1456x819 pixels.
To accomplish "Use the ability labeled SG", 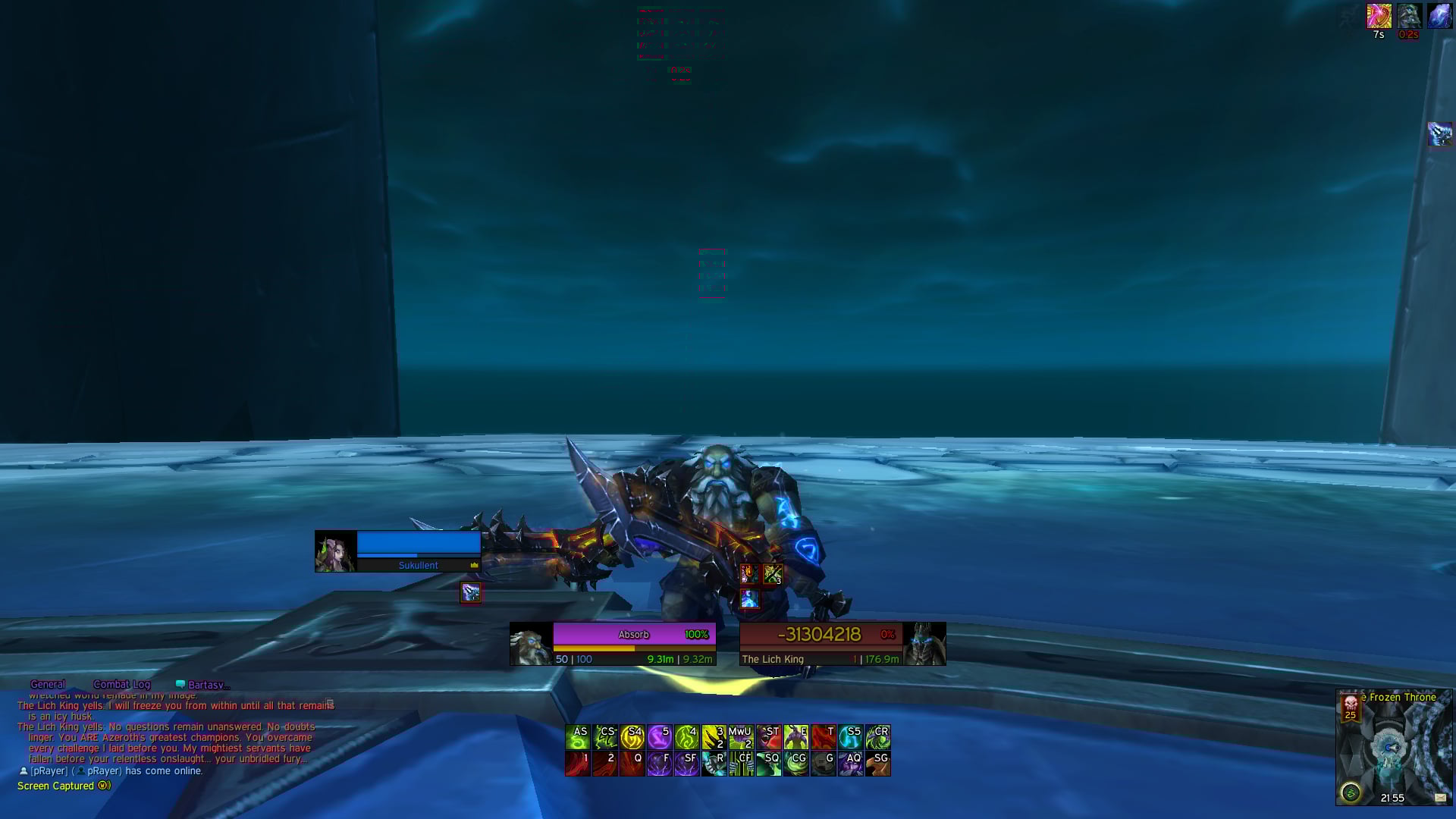I will [877, 764].
